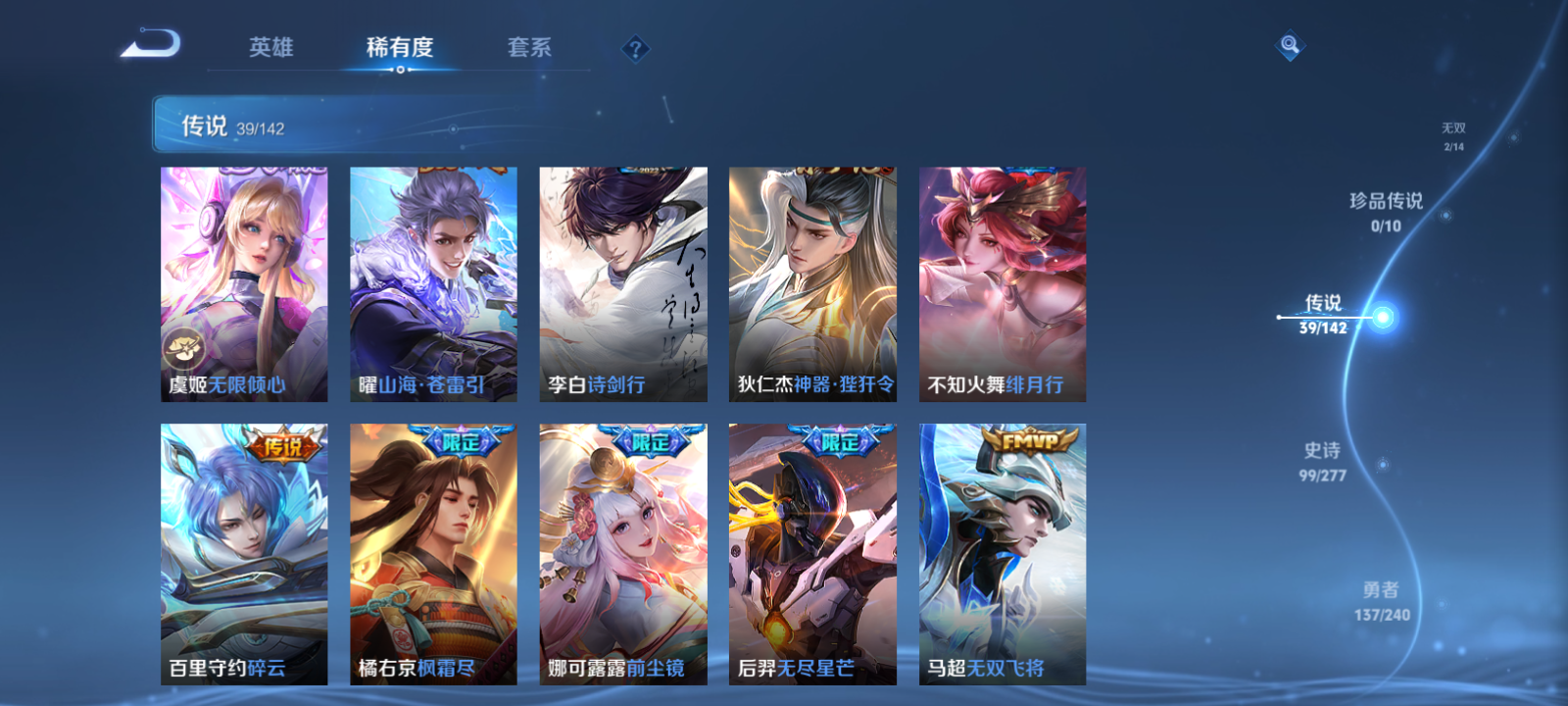Viewport: 1568px width, 706px height.
Task: Click the 限定 badge on 橘右京's card
Action: click(x=461, y=441)
